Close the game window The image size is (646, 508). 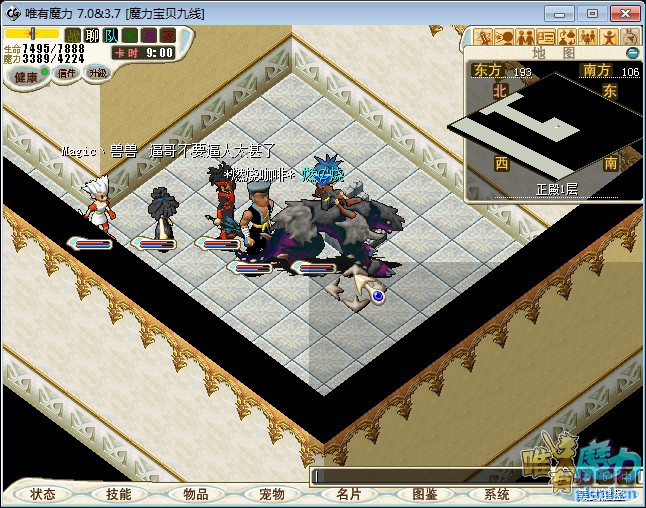622,13
